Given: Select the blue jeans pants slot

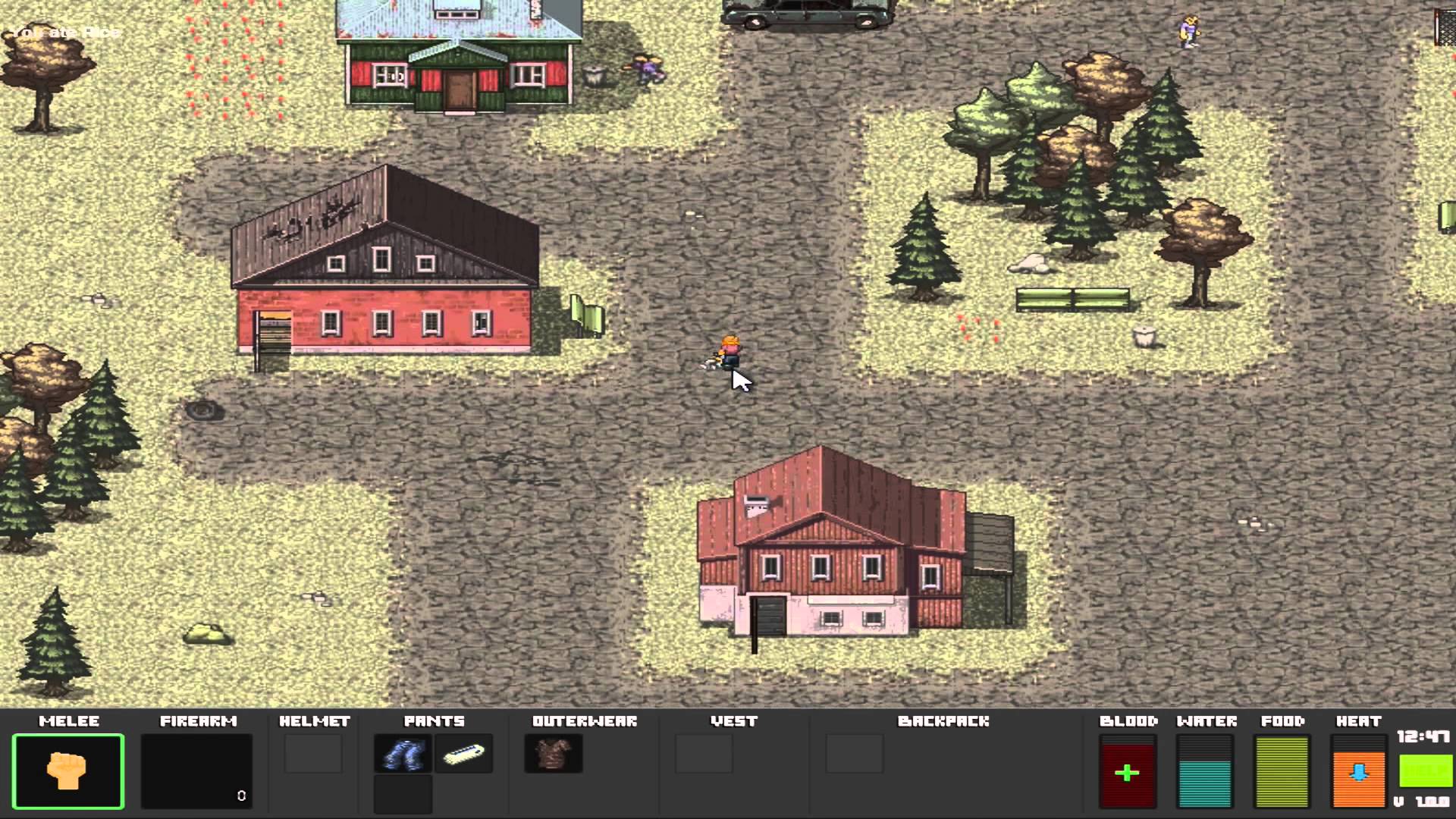Looking at the screenshot, I should click(x=403, y=754).
